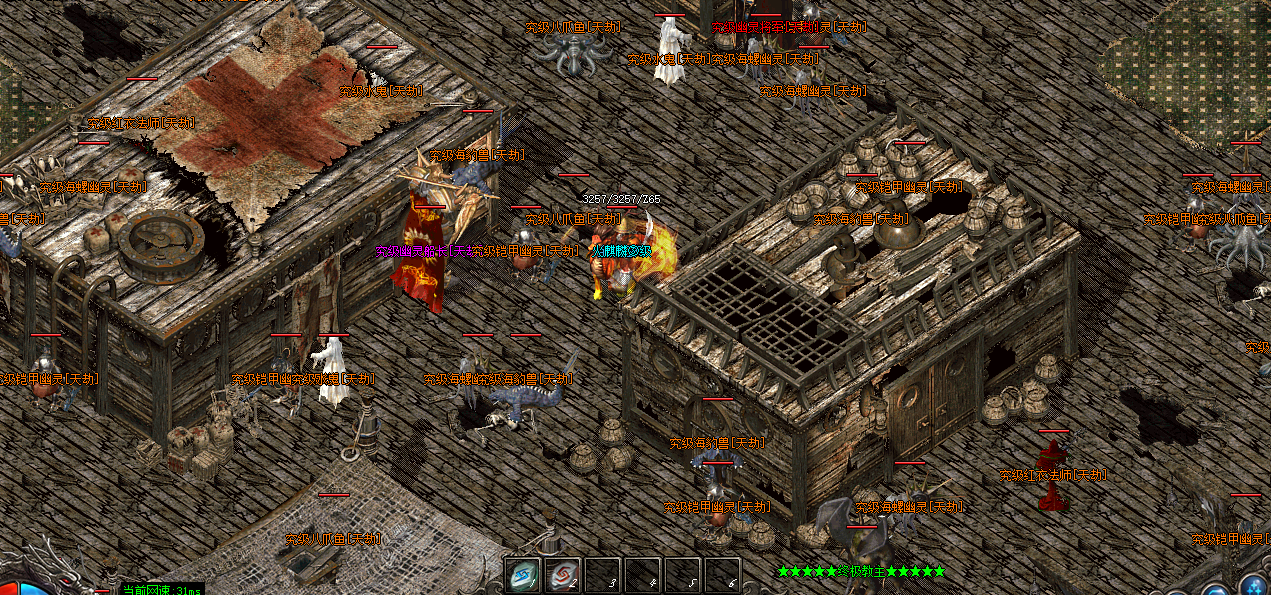This screenshot has height=595, width=1271.
Task: Open the blue sparkle orb button
Action: [x=1255, y=586]
